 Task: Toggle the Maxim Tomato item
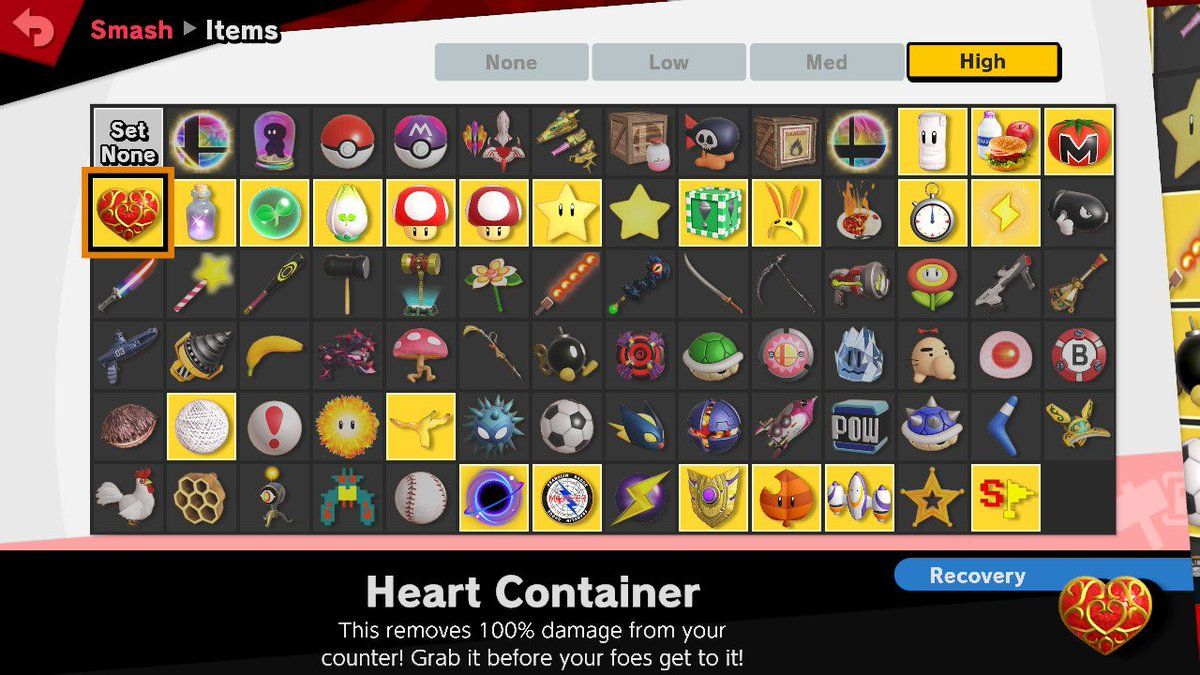click(1078, 142)
